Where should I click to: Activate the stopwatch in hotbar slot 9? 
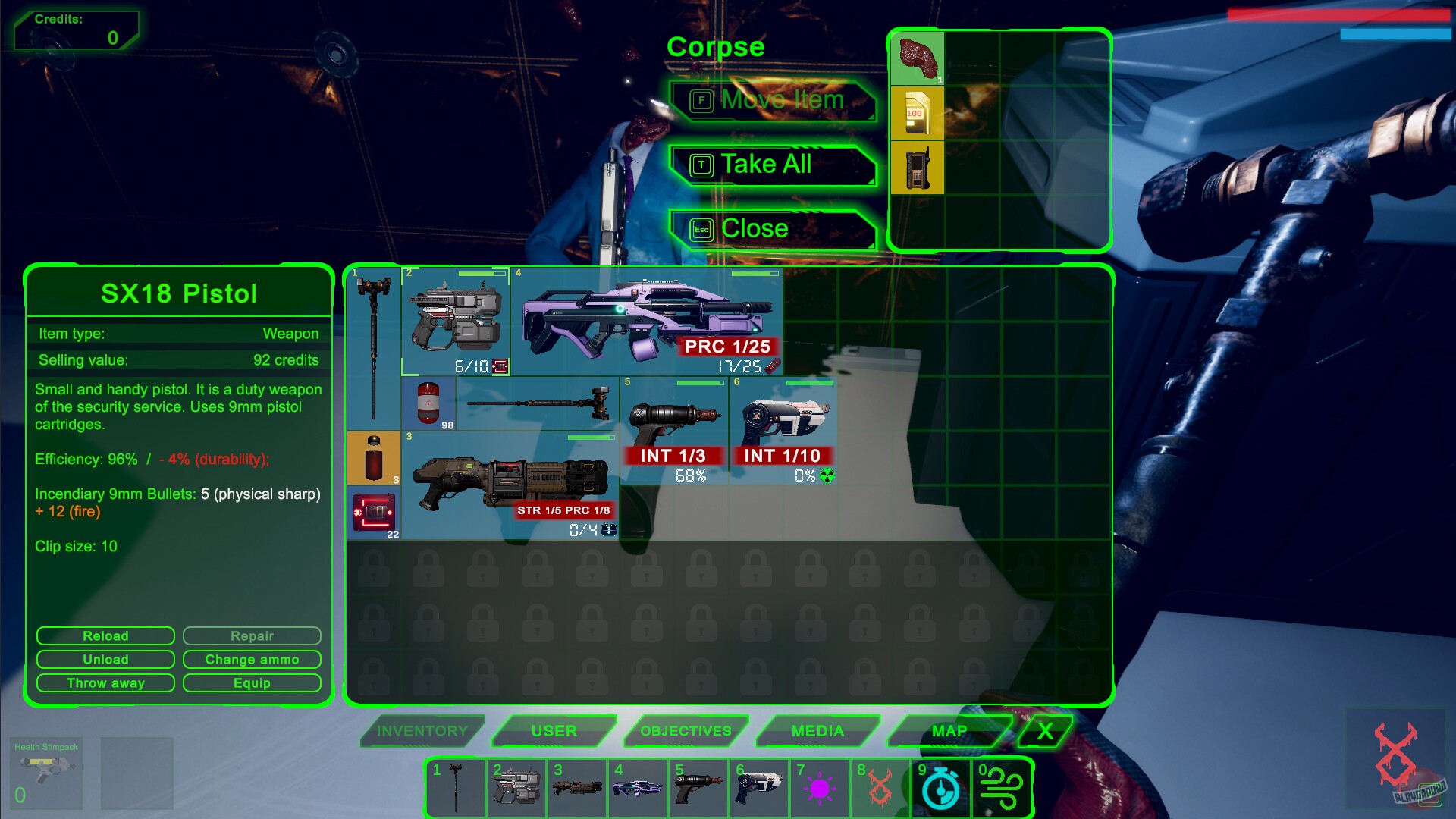940,789
